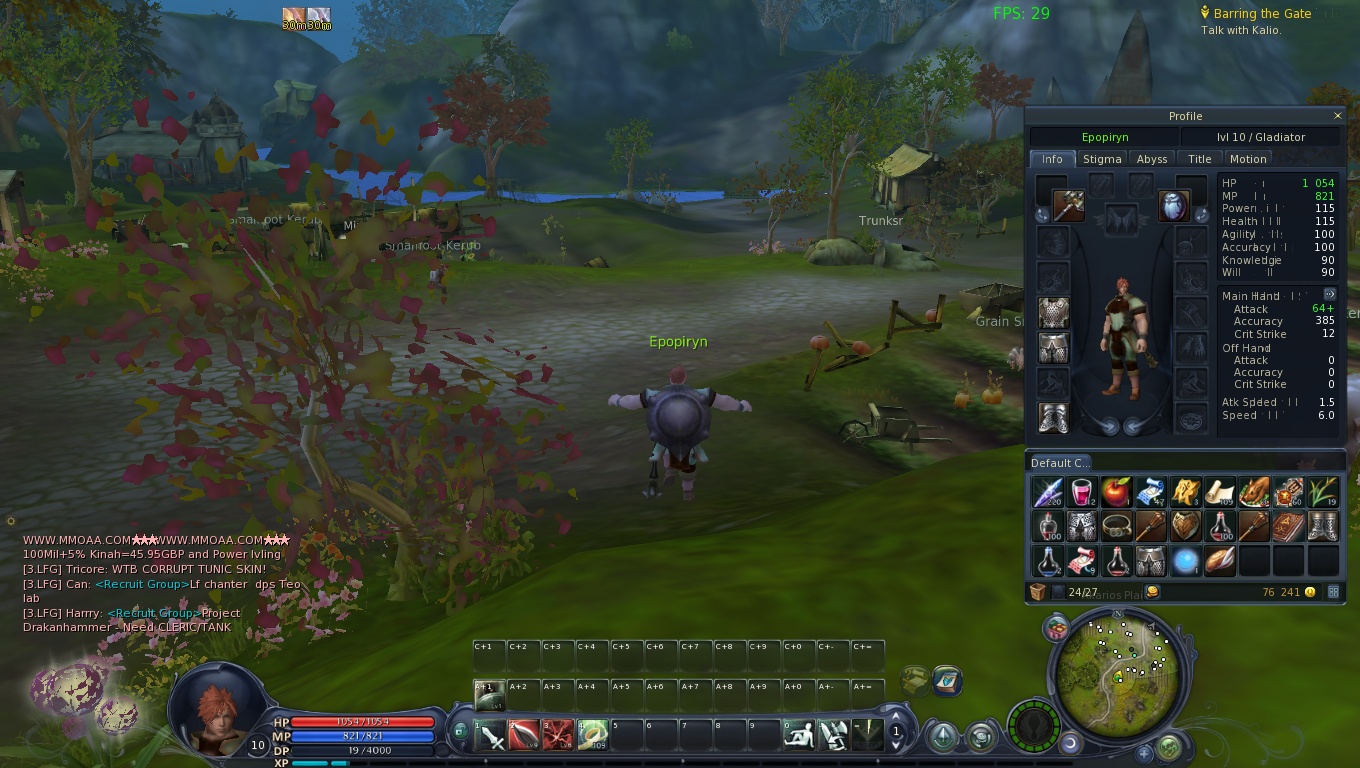Screen dimensions: 1360x768
Task: Close the Profile window
Action: click(1338, 116)
